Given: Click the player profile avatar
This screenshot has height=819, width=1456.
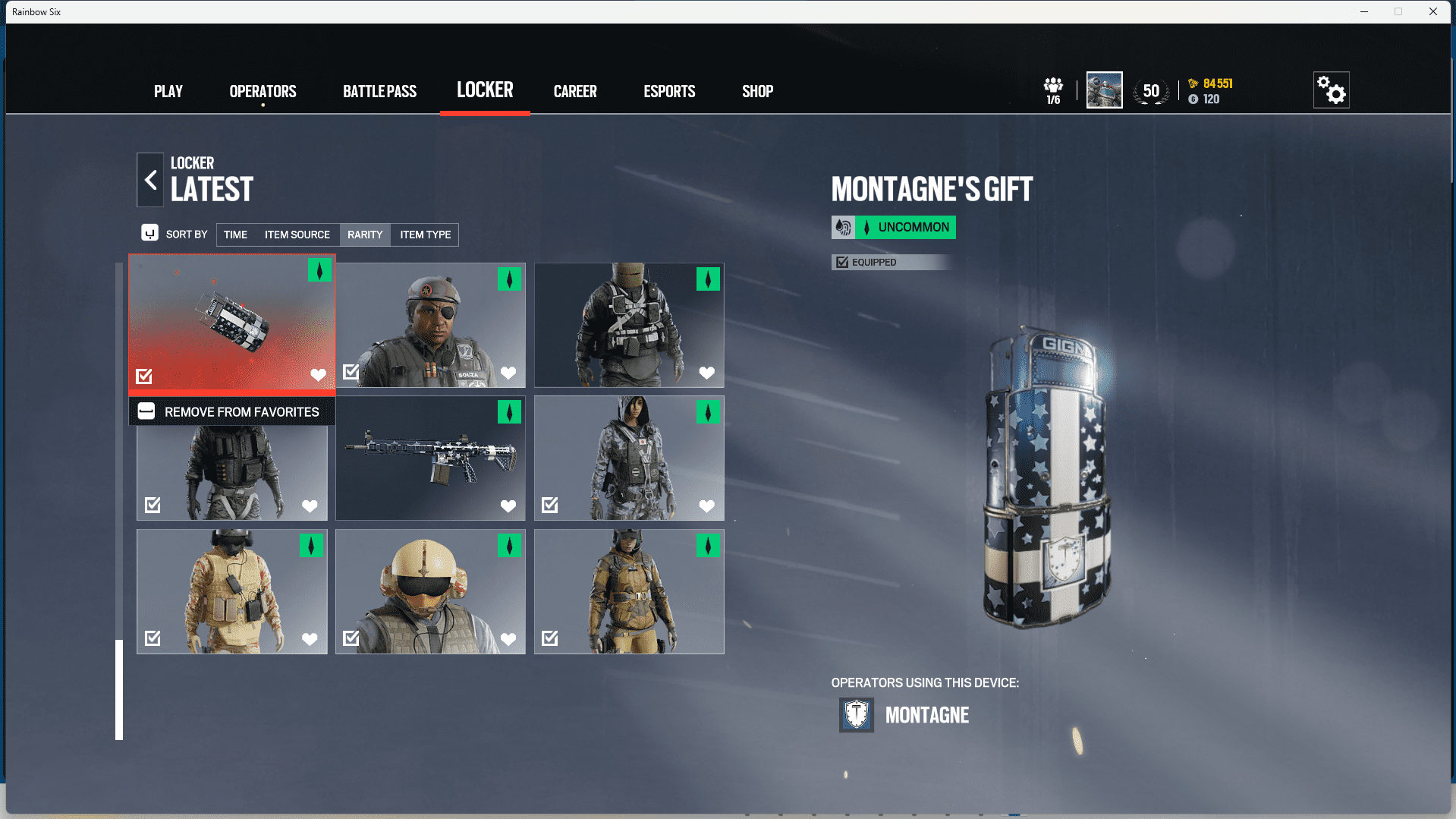Looking at the screenshot, I should point(1104,90).
